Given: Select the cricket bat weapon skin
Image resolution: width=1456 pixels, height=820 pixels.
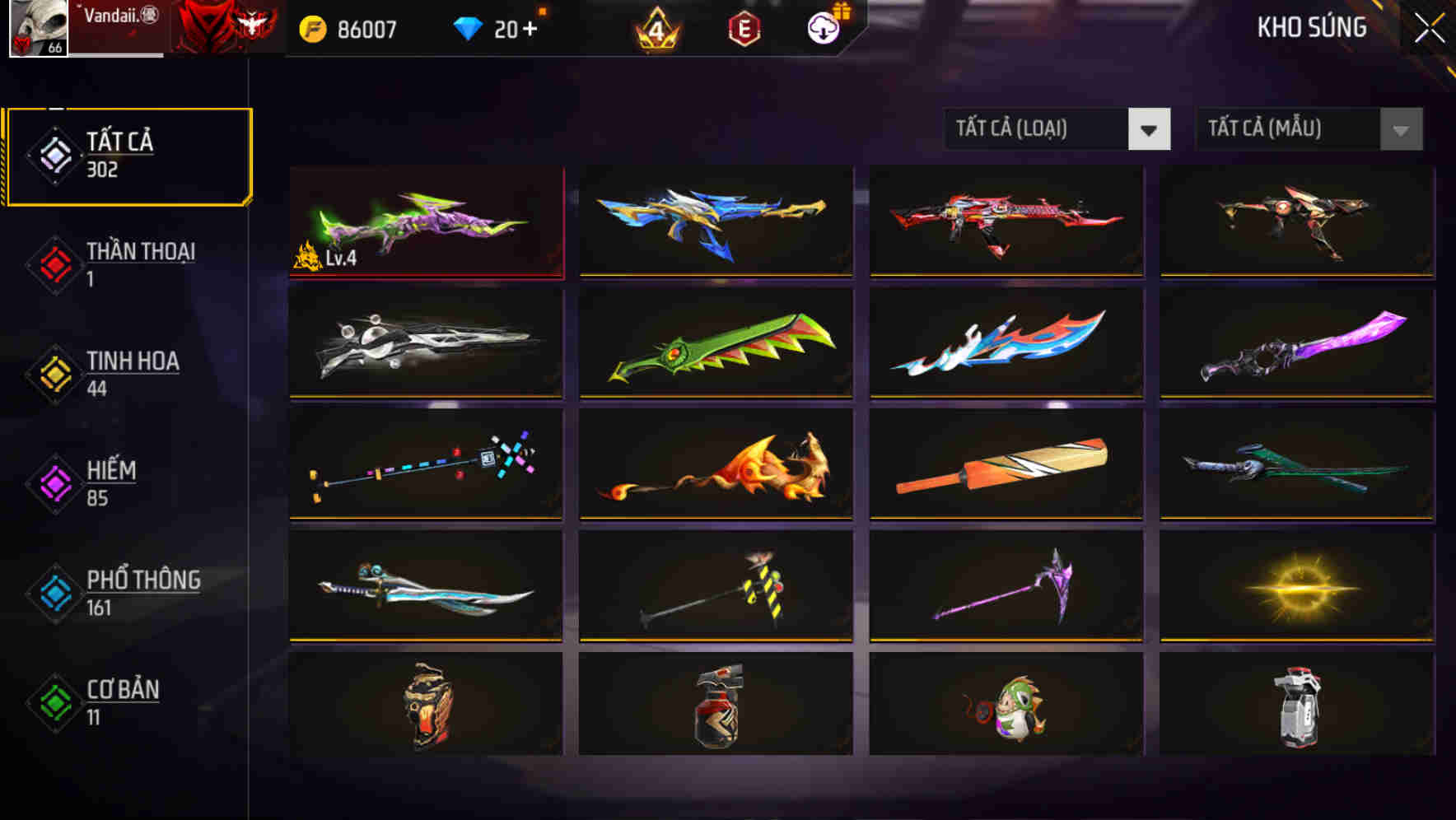Looking at the screenshot, I should click(x=1006, y=465).
